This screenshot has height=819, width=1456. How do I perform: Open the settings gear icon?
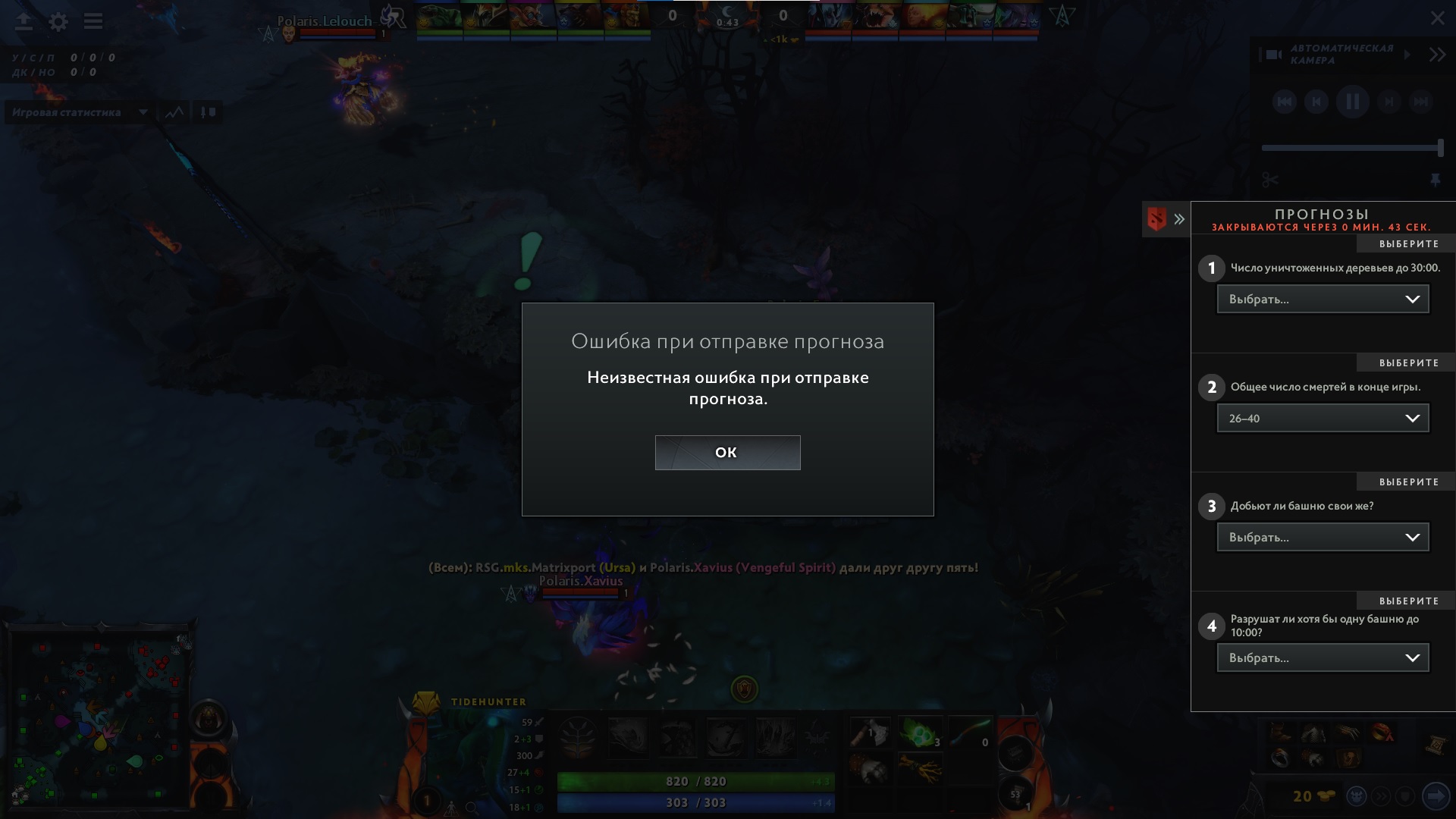[57, 21]
